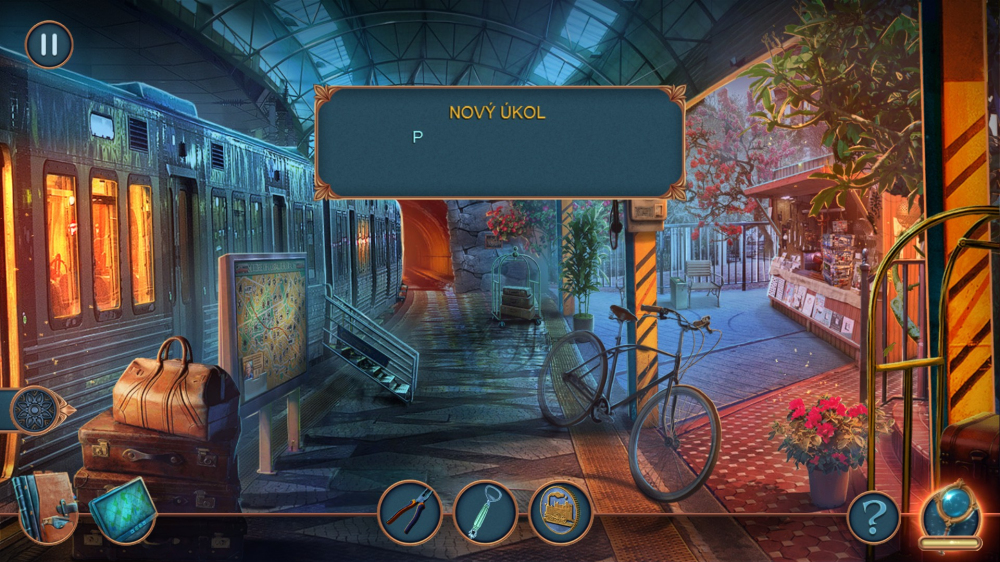Pause the game with the pause button
The image size is (1000, 562).
[x=49, y=45]
